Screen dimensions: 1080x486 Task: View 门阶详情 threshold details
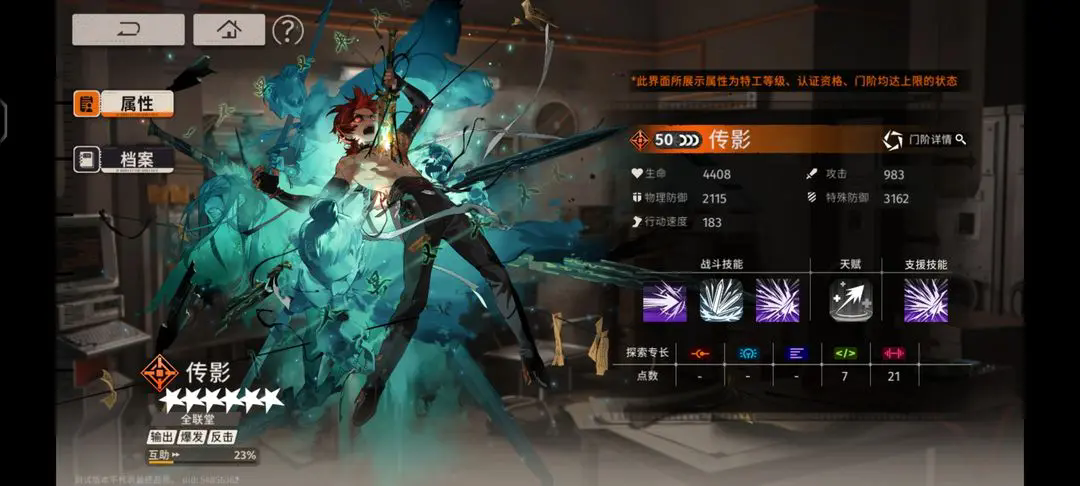click(x=925, y=140)
